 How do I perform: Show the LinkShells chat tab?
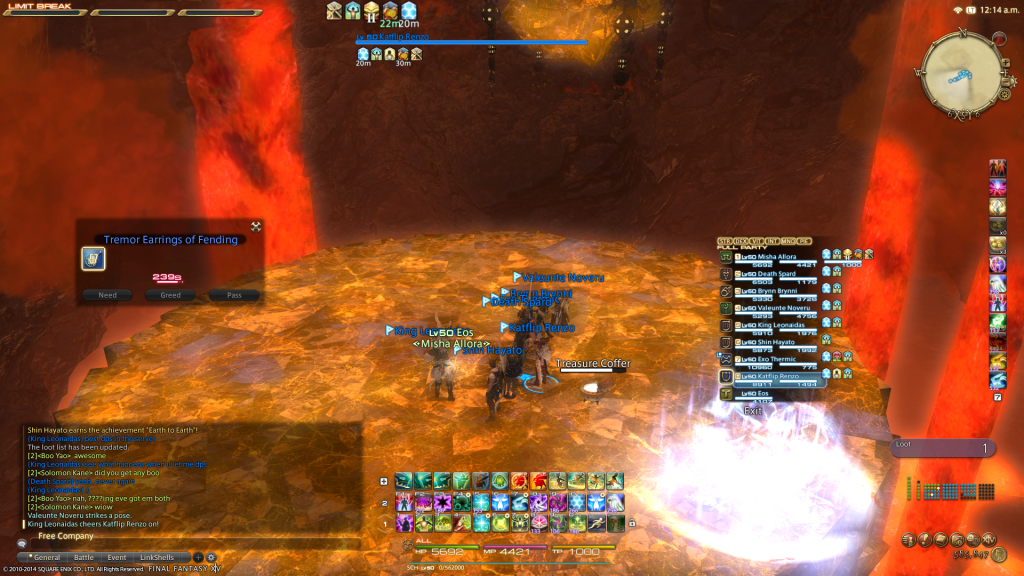156,557
